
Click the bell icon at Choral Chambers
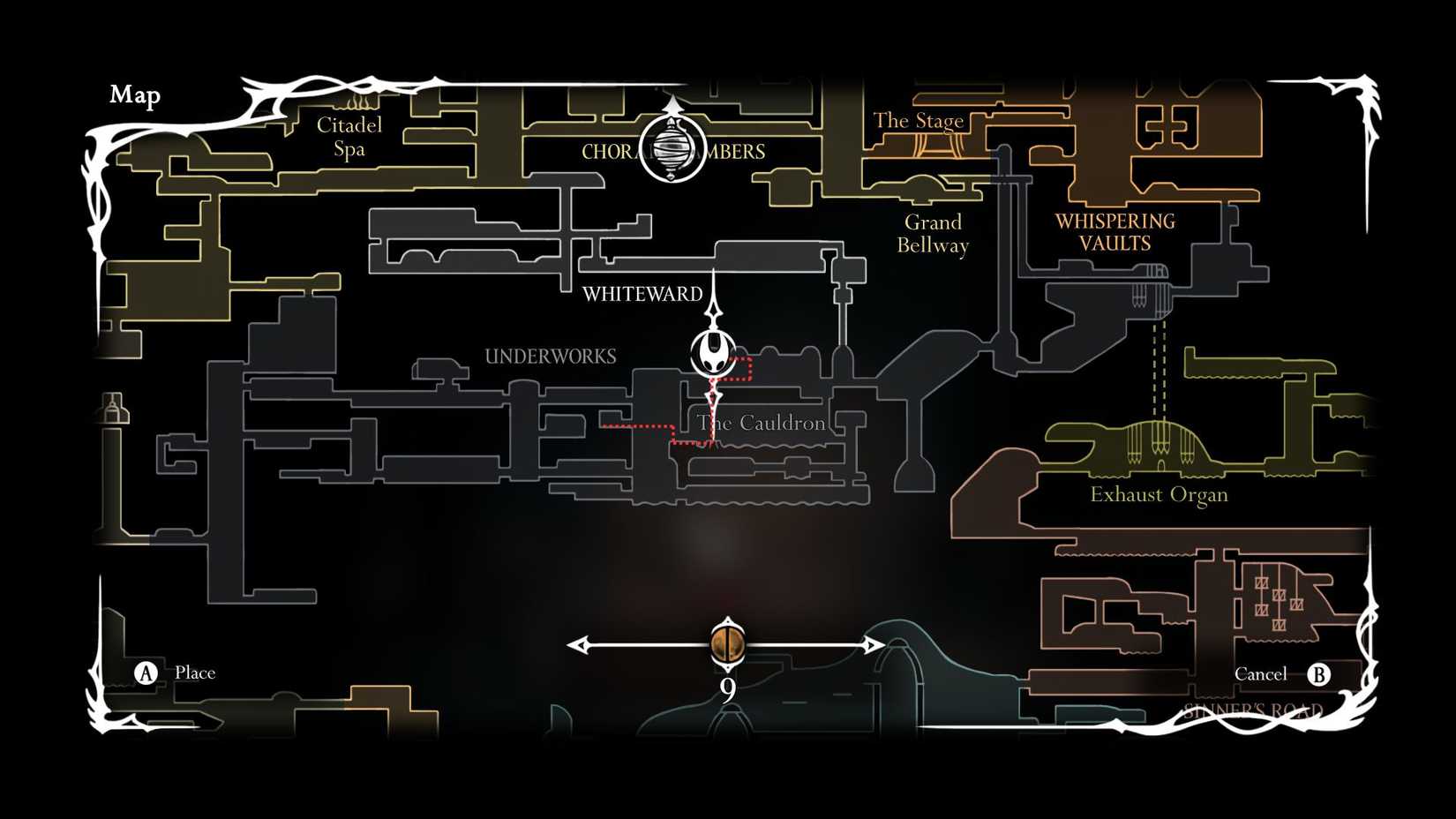coord(672,152)
